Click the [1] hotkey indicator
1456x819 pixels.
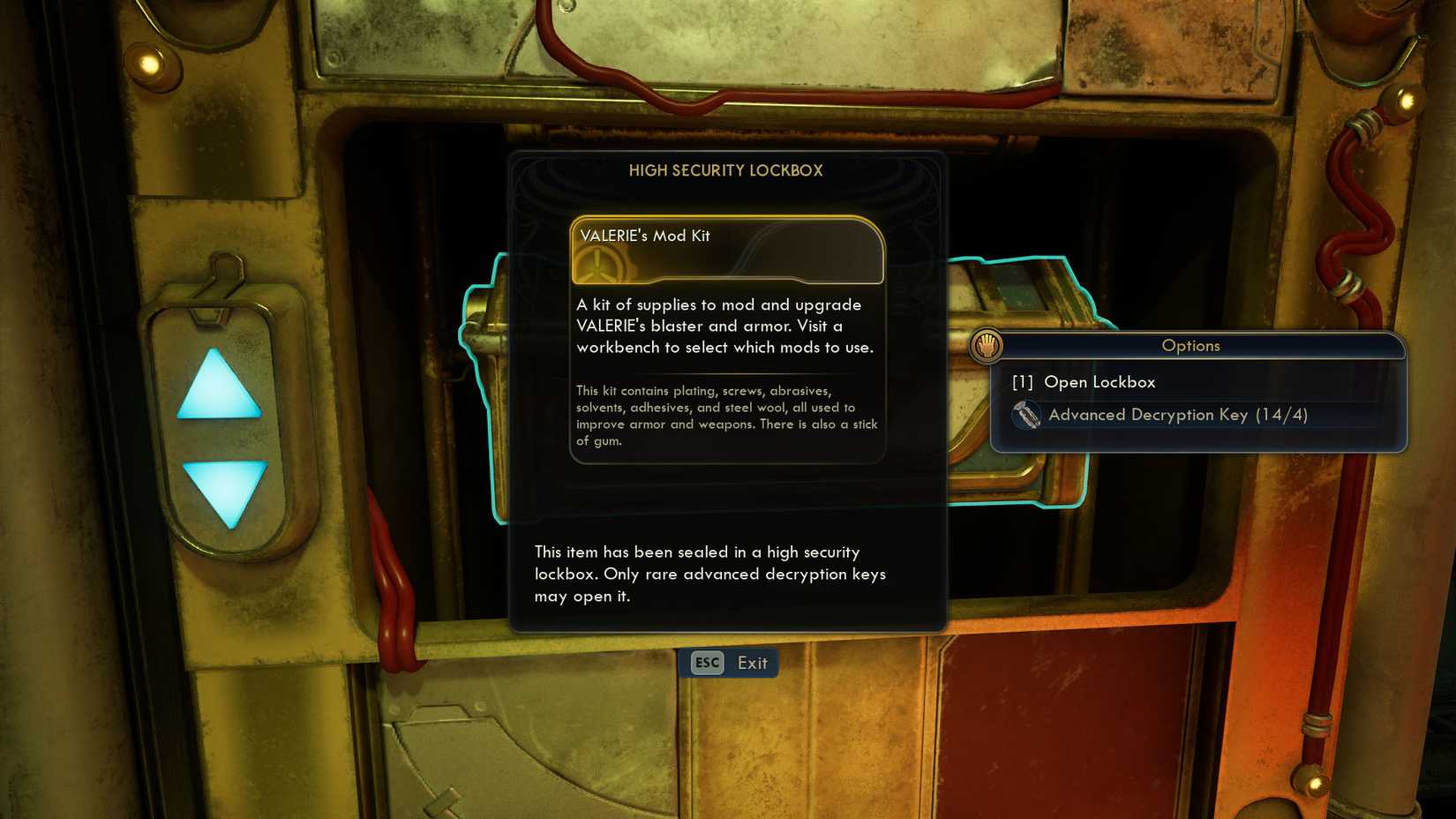1022,381
